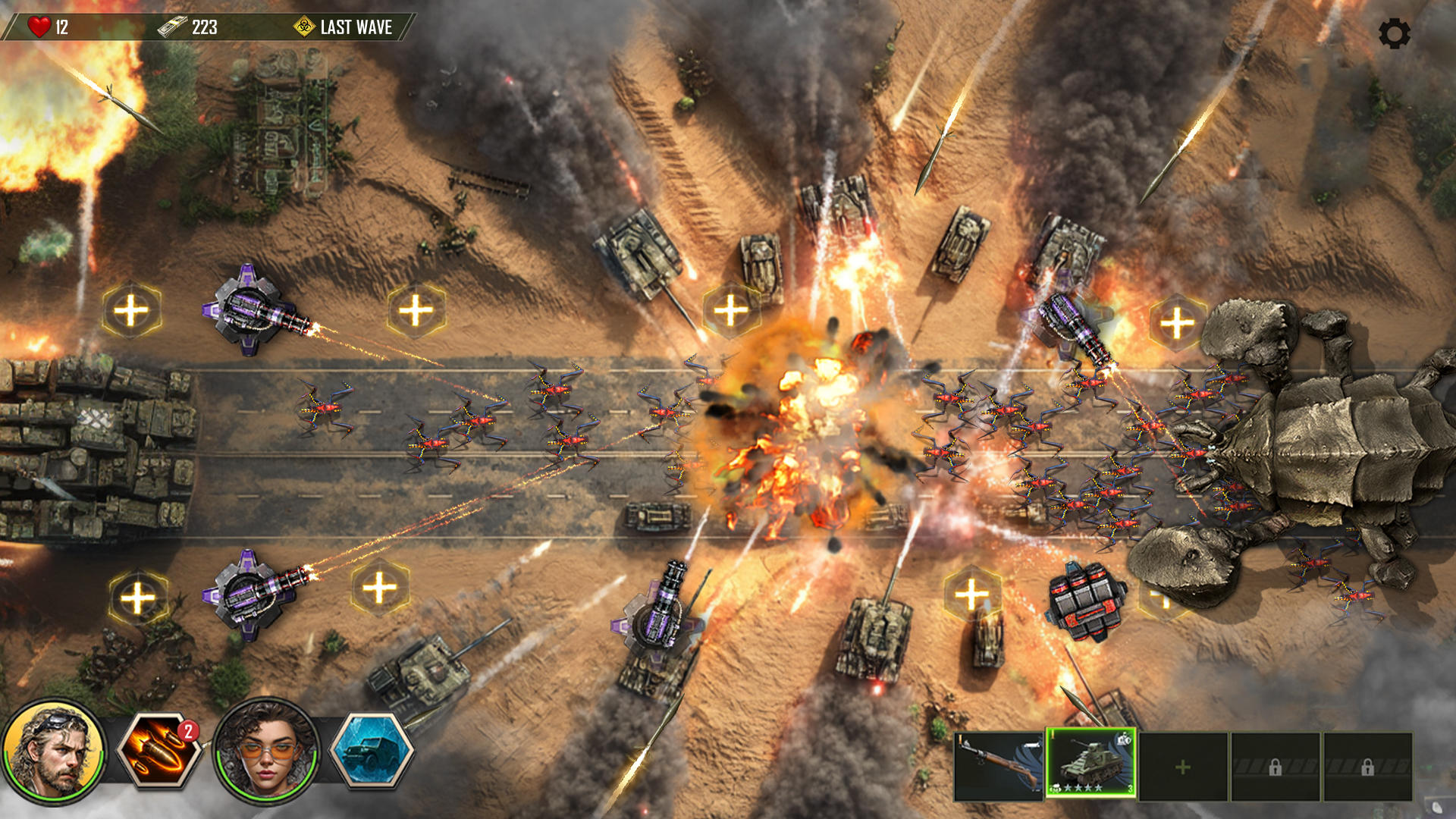Image resolution: width=1456 pixels, height=819 pixels.
Task: Select the green tank unit card
Action: click(x=1090, y=764)
